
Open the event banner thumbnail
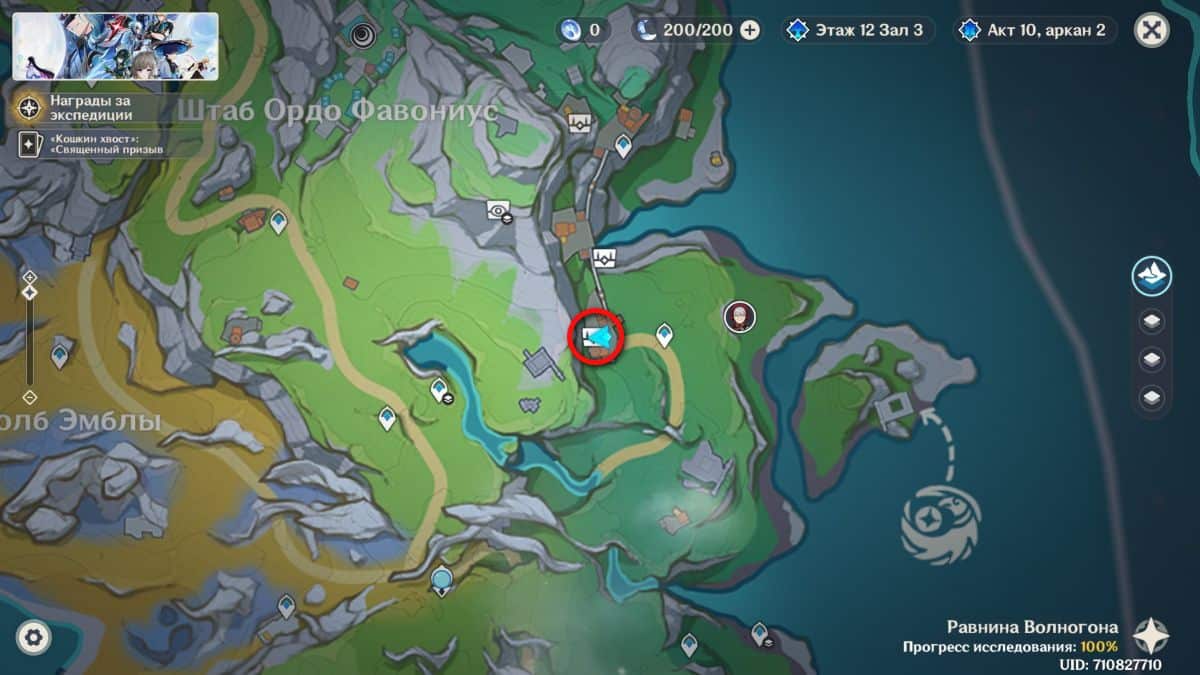click(115, 46)
